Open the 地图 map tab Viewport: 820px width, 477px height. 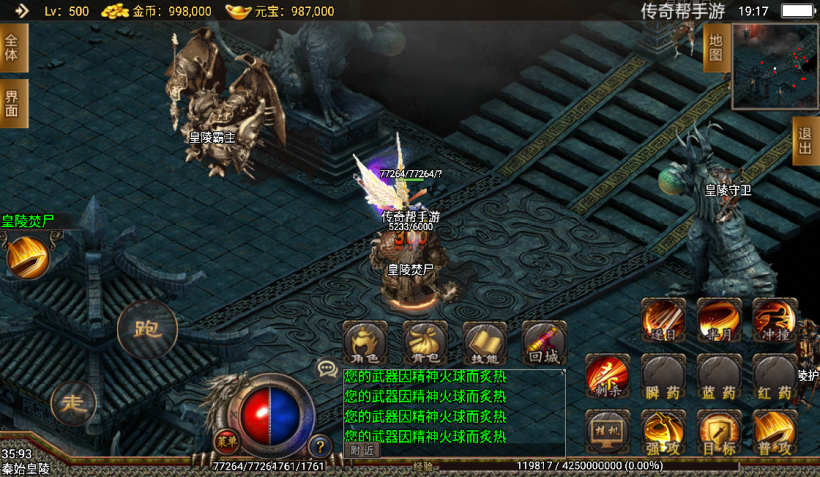[x=715, y=46]
